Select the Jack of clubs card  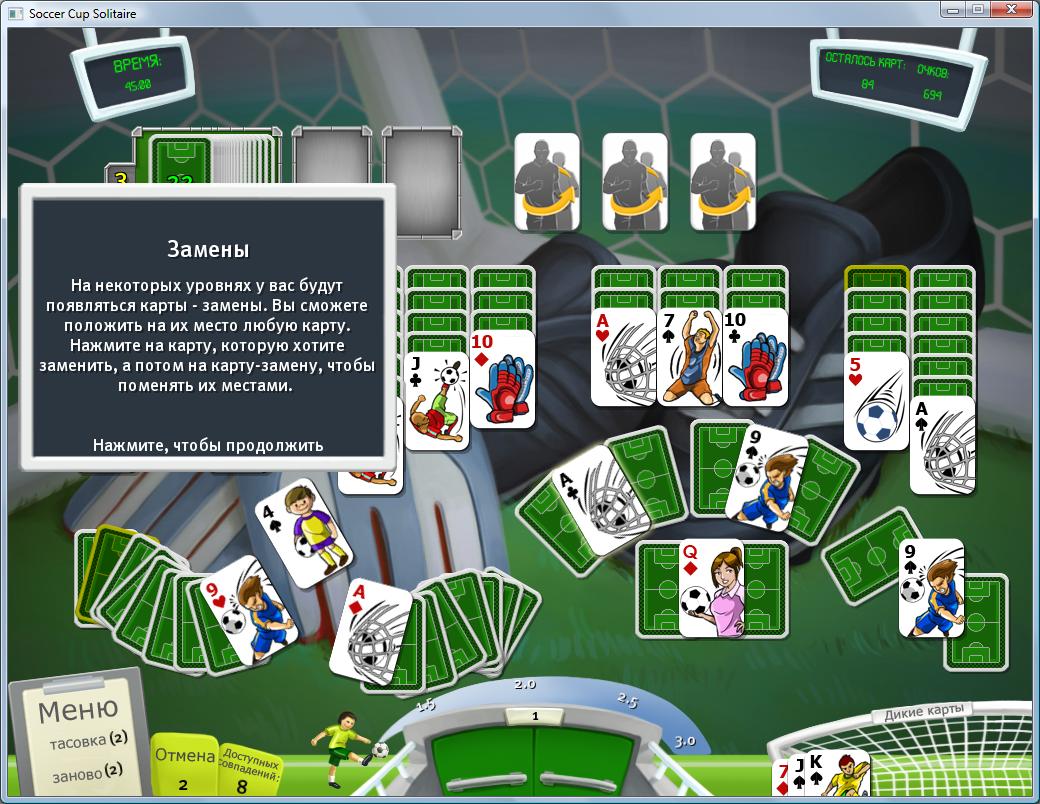[x=437, y=400]
